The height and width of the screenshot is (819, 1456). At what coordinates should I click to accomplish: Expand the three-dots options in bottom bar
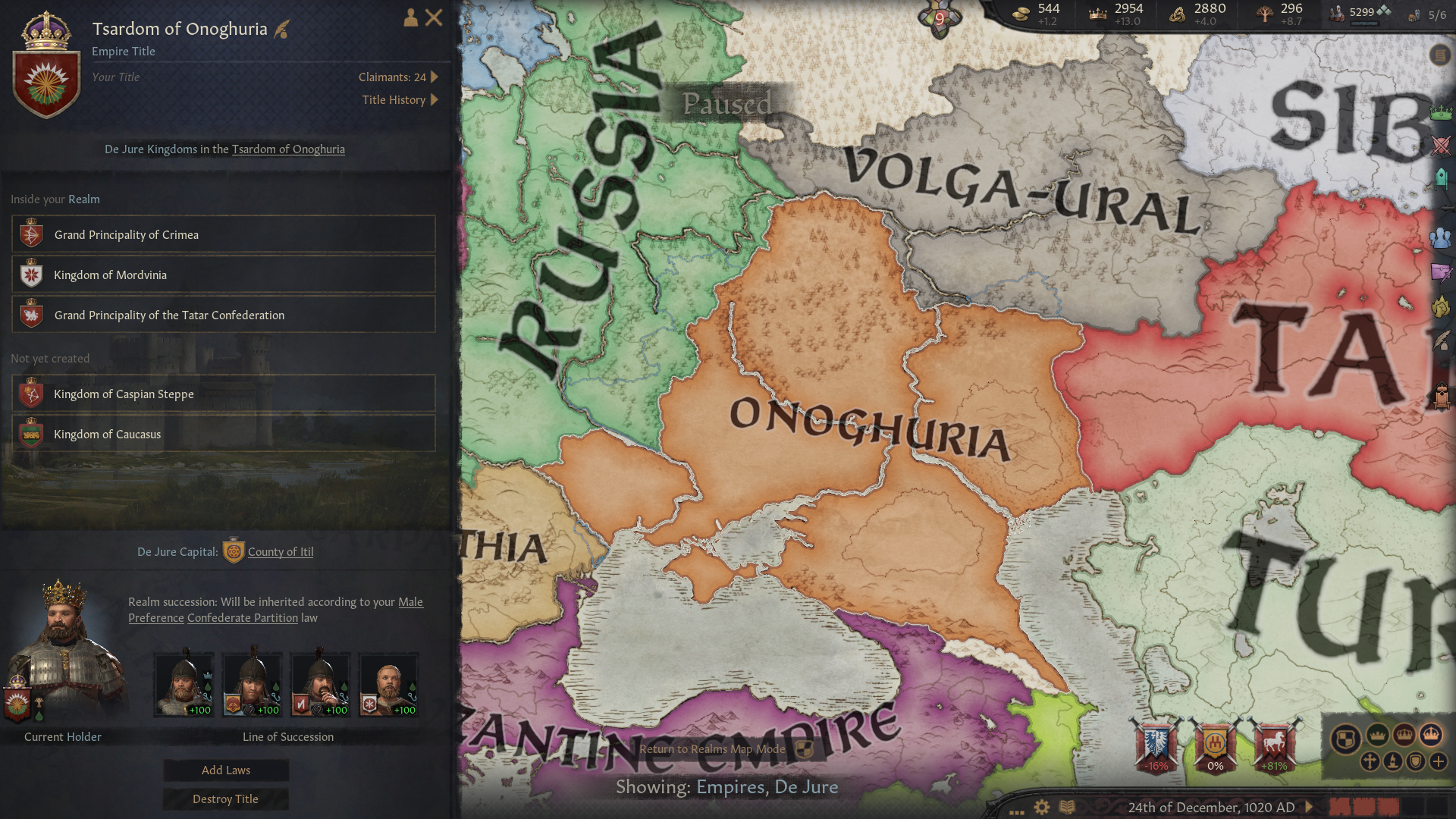pyautogui.click(x=1016, y=813)
